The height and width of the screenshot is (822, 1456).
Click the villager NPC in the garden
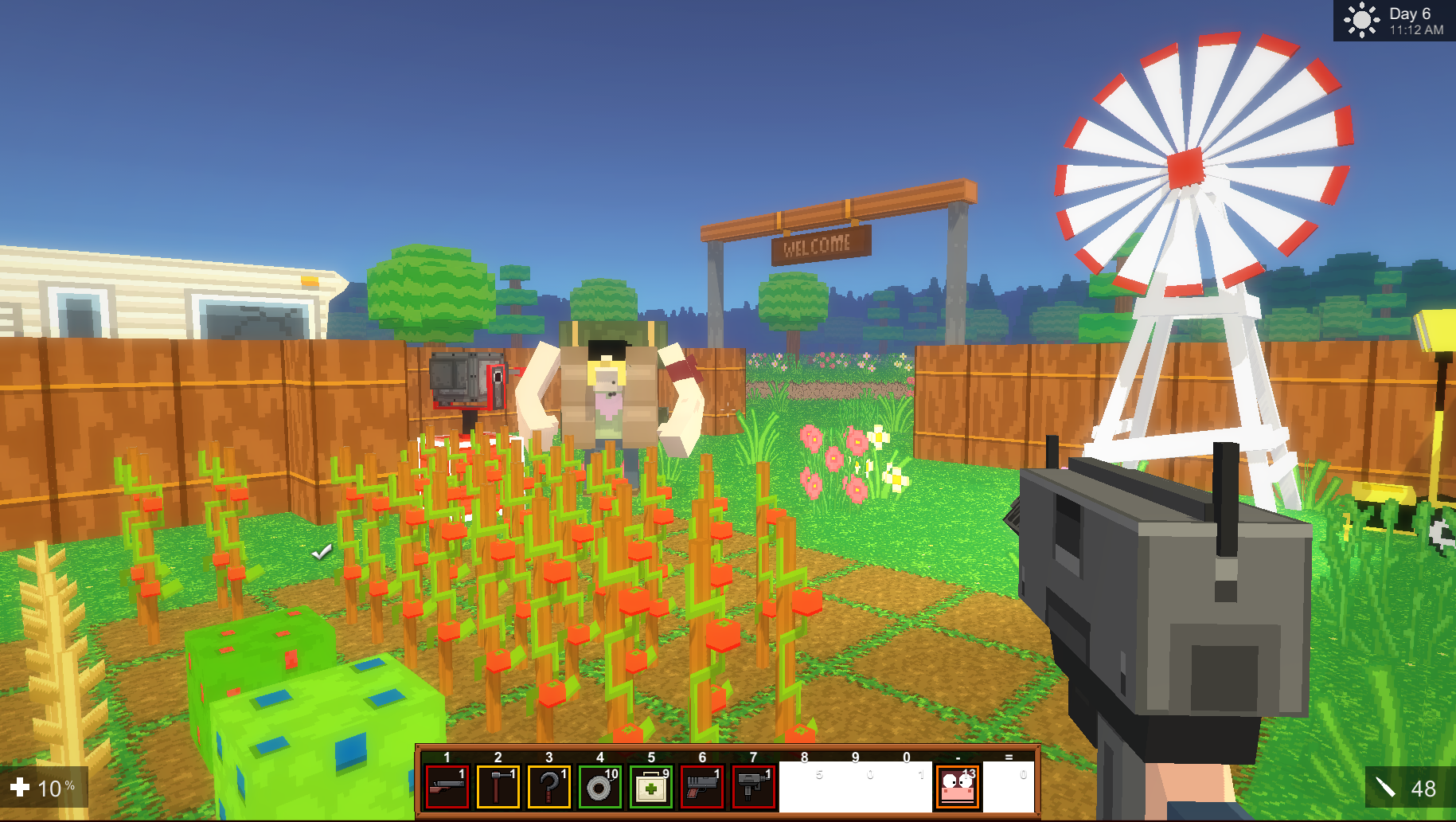click(609, 390)
